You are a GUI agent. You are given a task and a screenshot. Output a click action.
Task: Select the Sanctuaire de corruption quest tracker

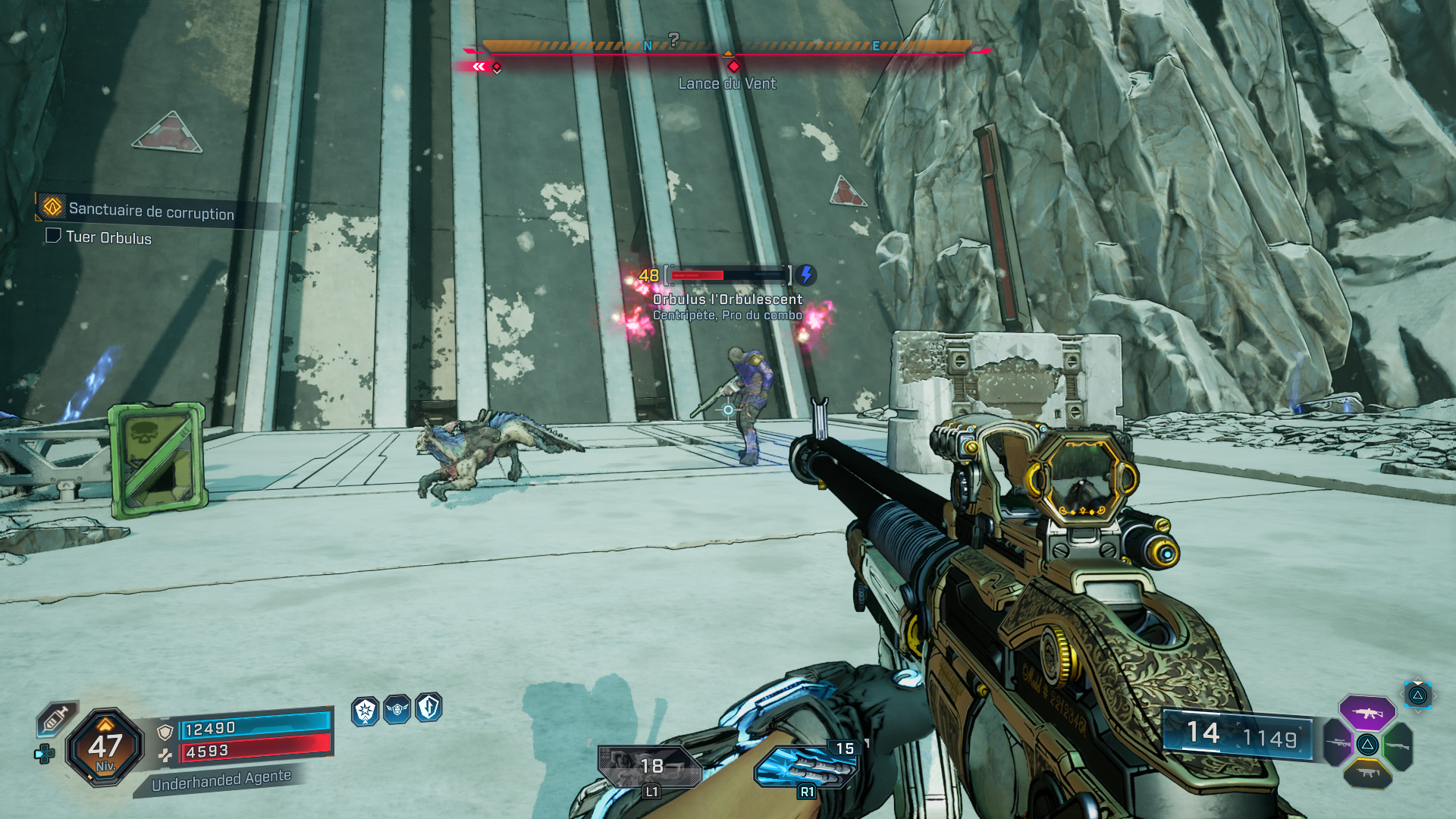click(x=151, y=212)
